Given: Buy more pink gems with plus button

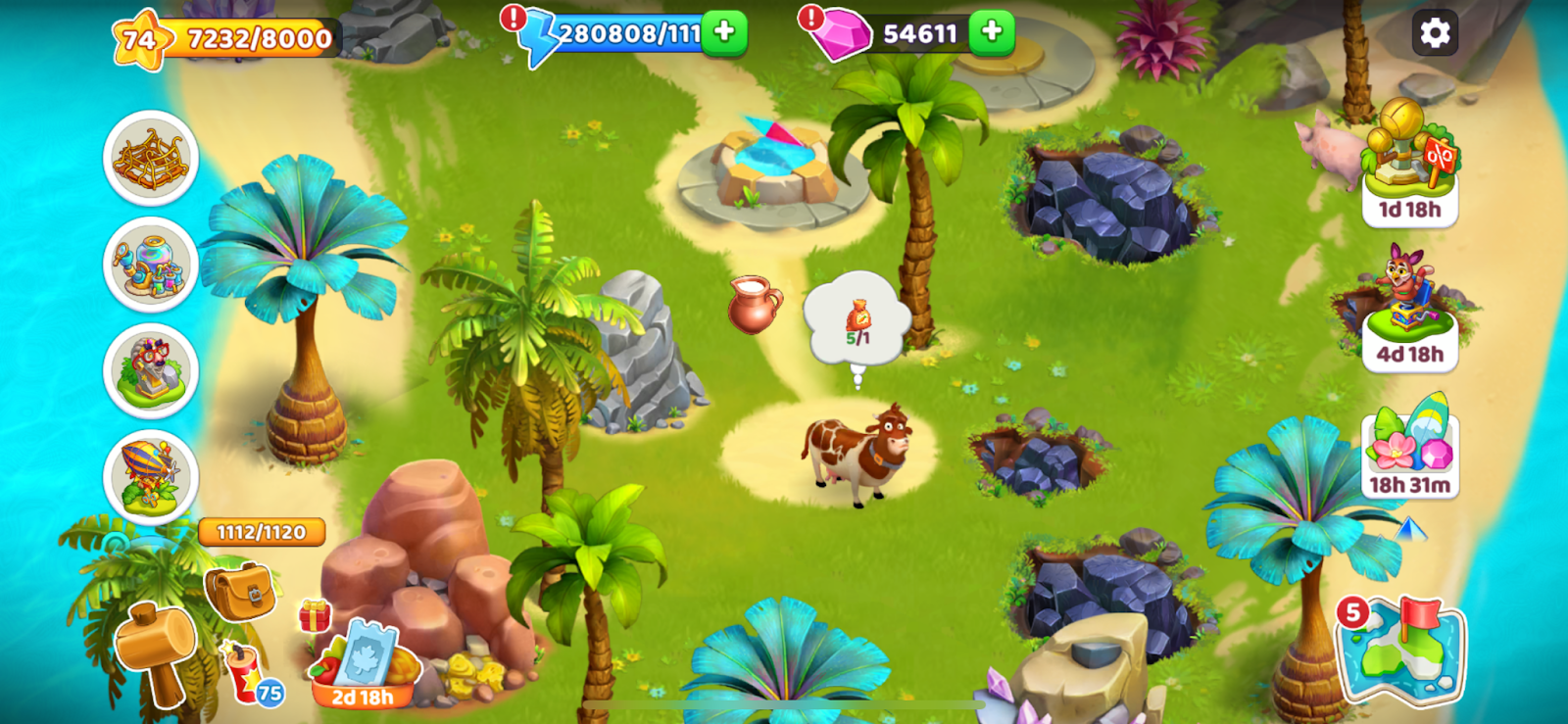Looking at the screenshot, I should pos(992,32).
